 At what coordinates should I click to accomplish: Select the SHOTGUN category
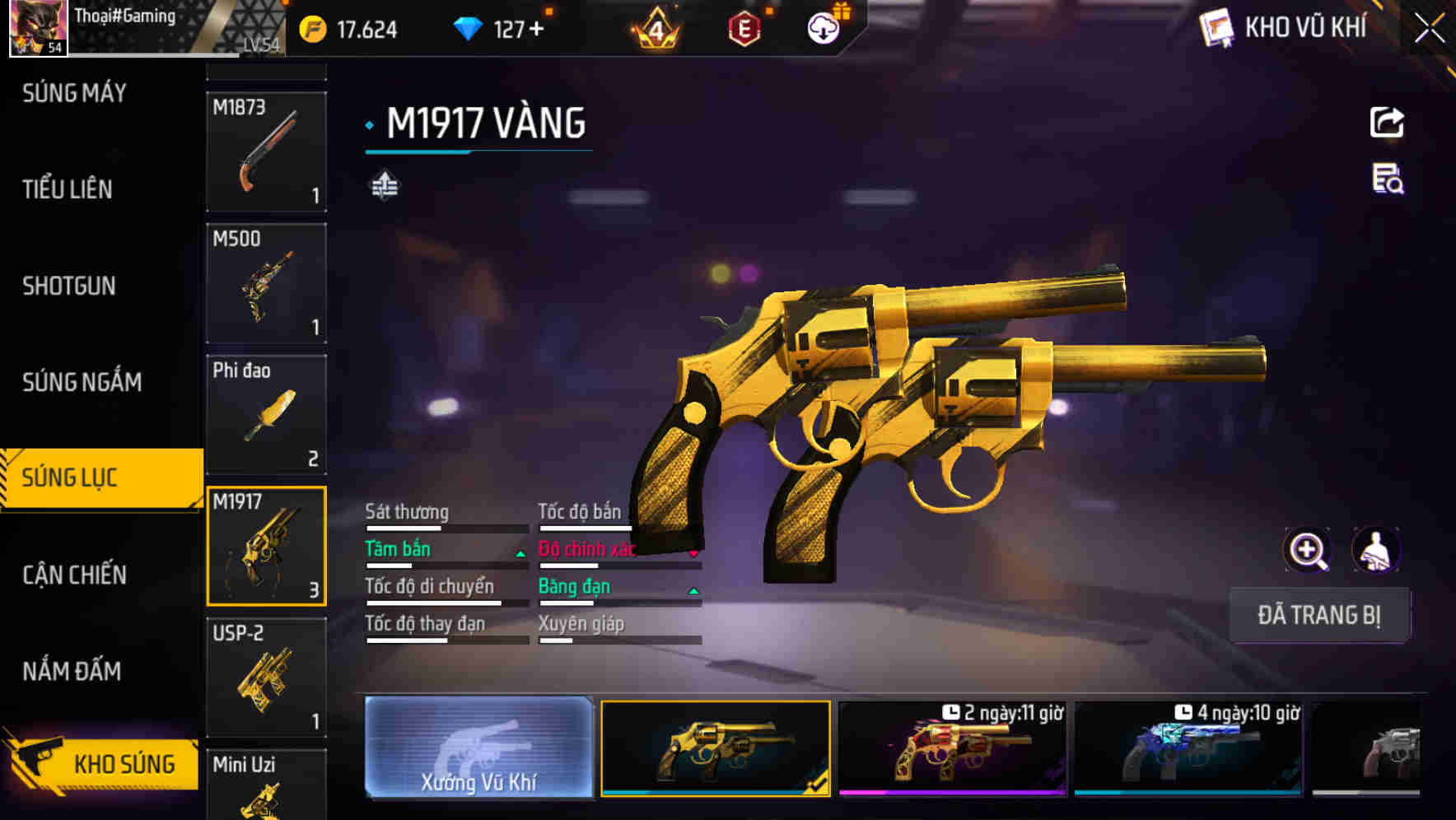click(69, 286)
